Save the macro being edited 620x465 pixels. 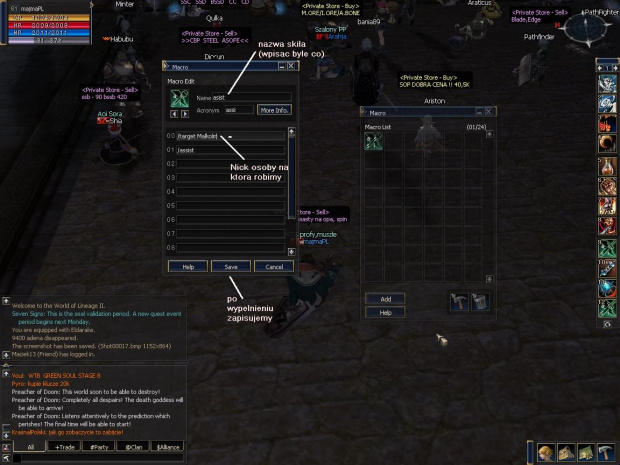pos(231,267)
